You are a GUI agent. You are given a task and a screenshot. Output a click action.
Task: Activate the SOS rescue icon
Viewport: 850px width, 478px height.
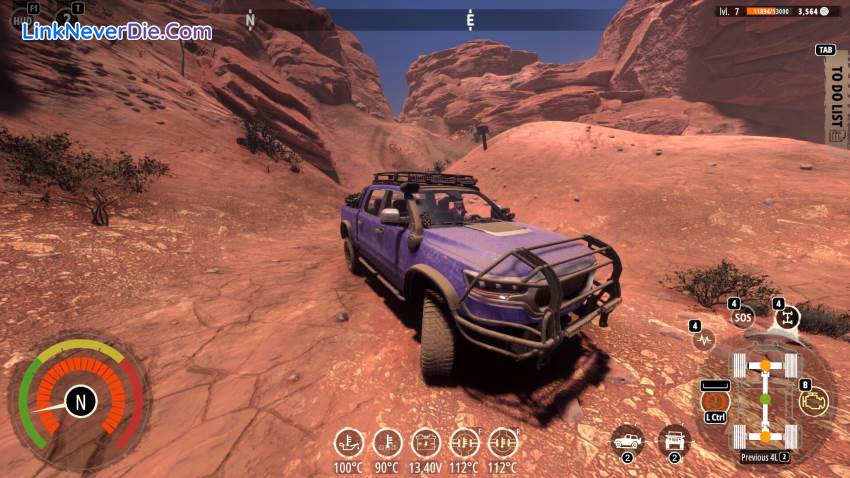pos(742,317)
